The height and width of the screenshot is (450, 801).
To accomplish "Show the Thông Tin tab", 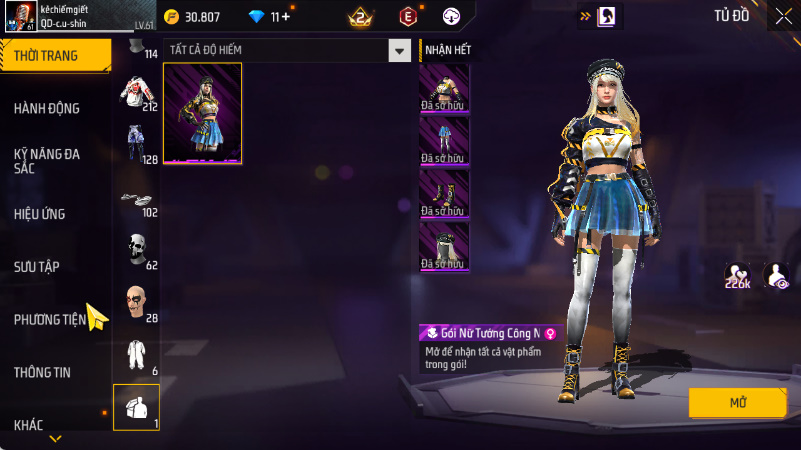I will [42, 372].
